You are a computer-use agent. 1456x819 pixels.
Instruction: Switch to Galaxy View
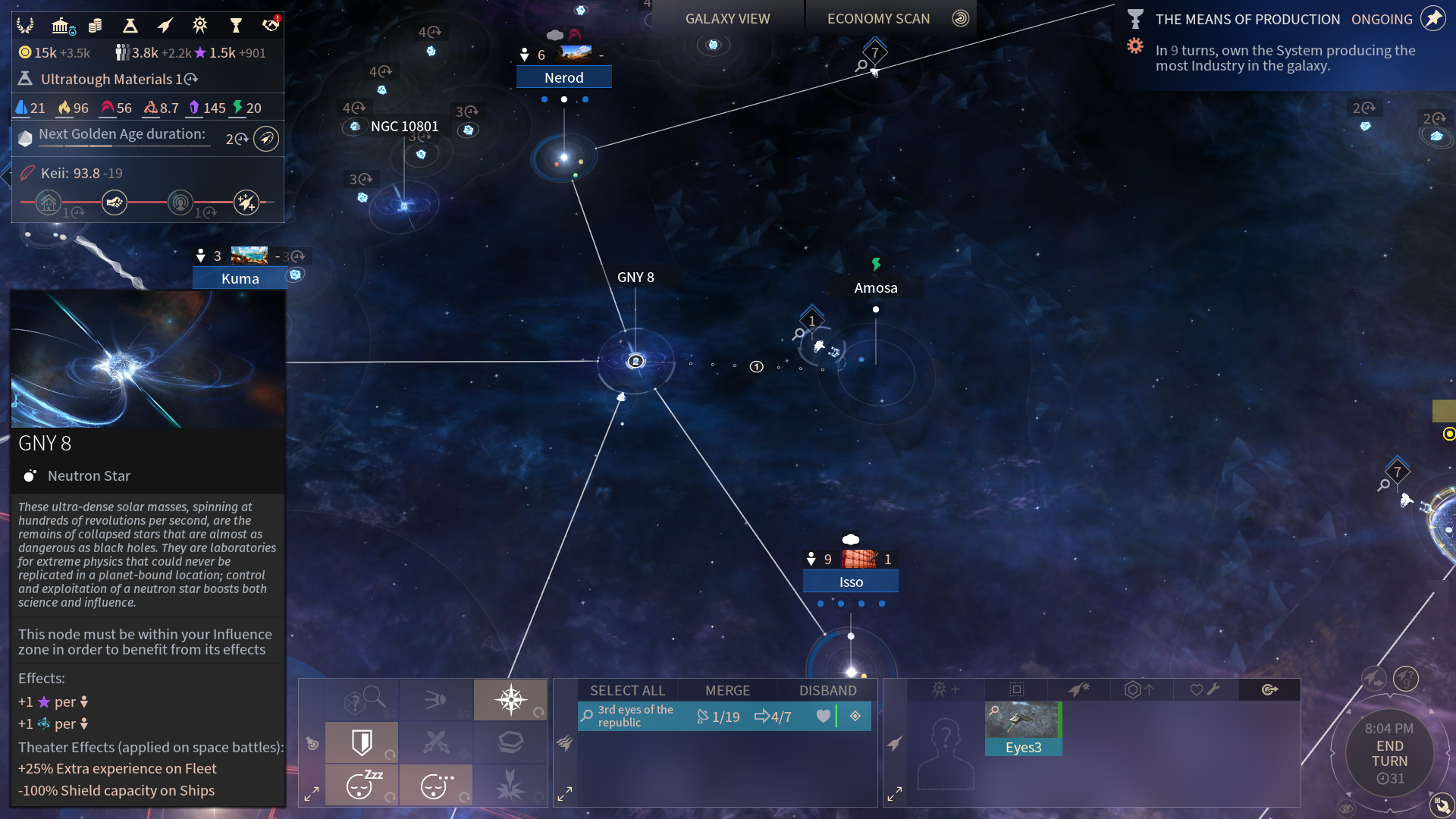726,19
